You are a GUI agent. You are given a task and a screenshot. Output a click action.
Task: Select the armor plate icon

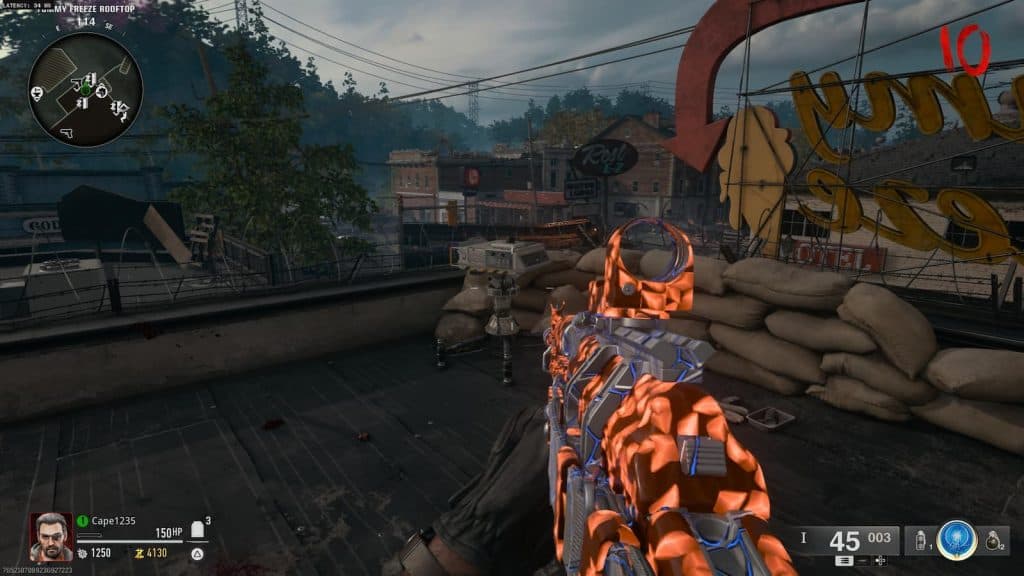pyautogui.click(x=197, y=529)
